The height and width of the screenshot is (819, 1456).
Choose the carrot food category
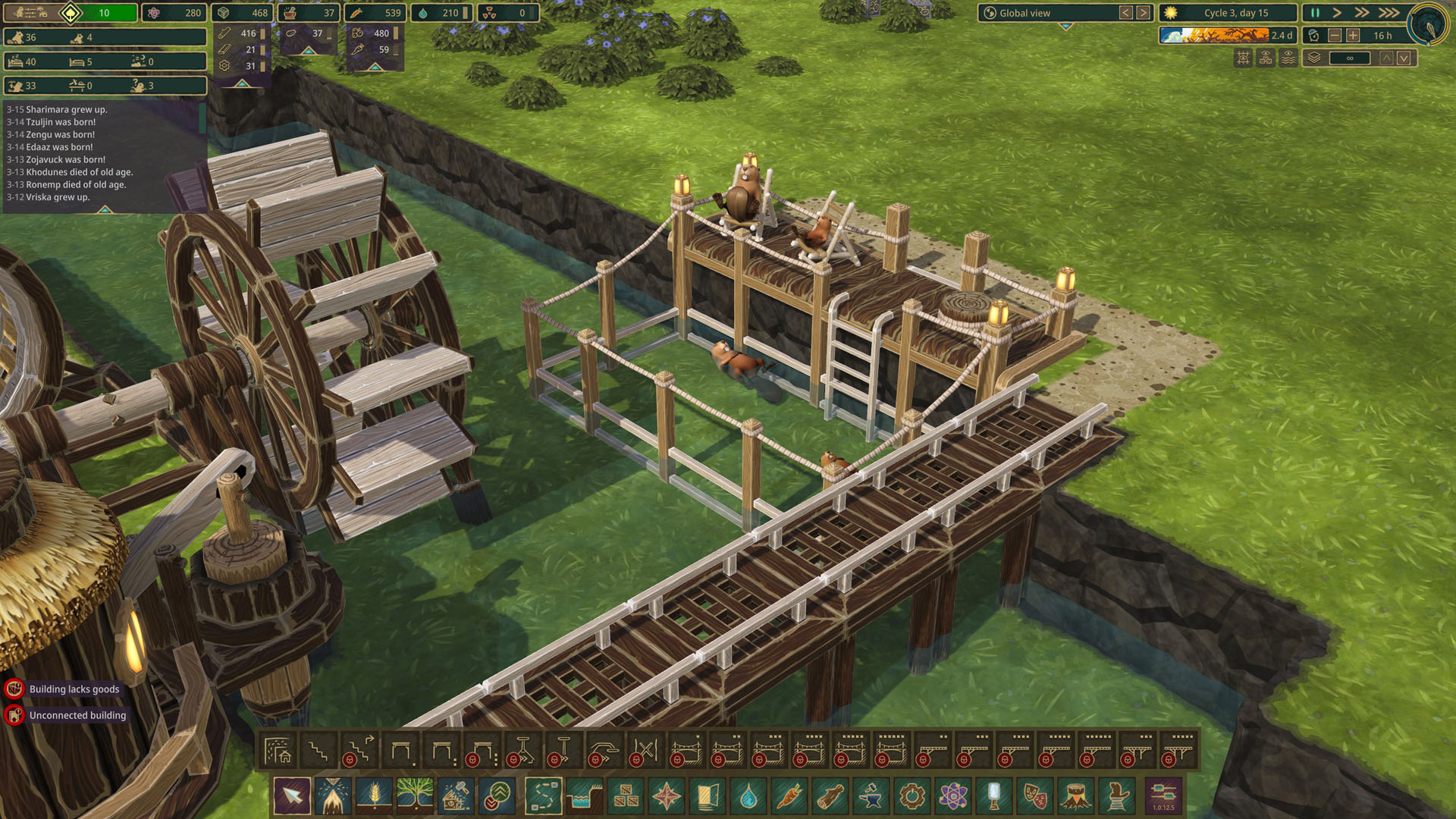click(x=789, y=796)
